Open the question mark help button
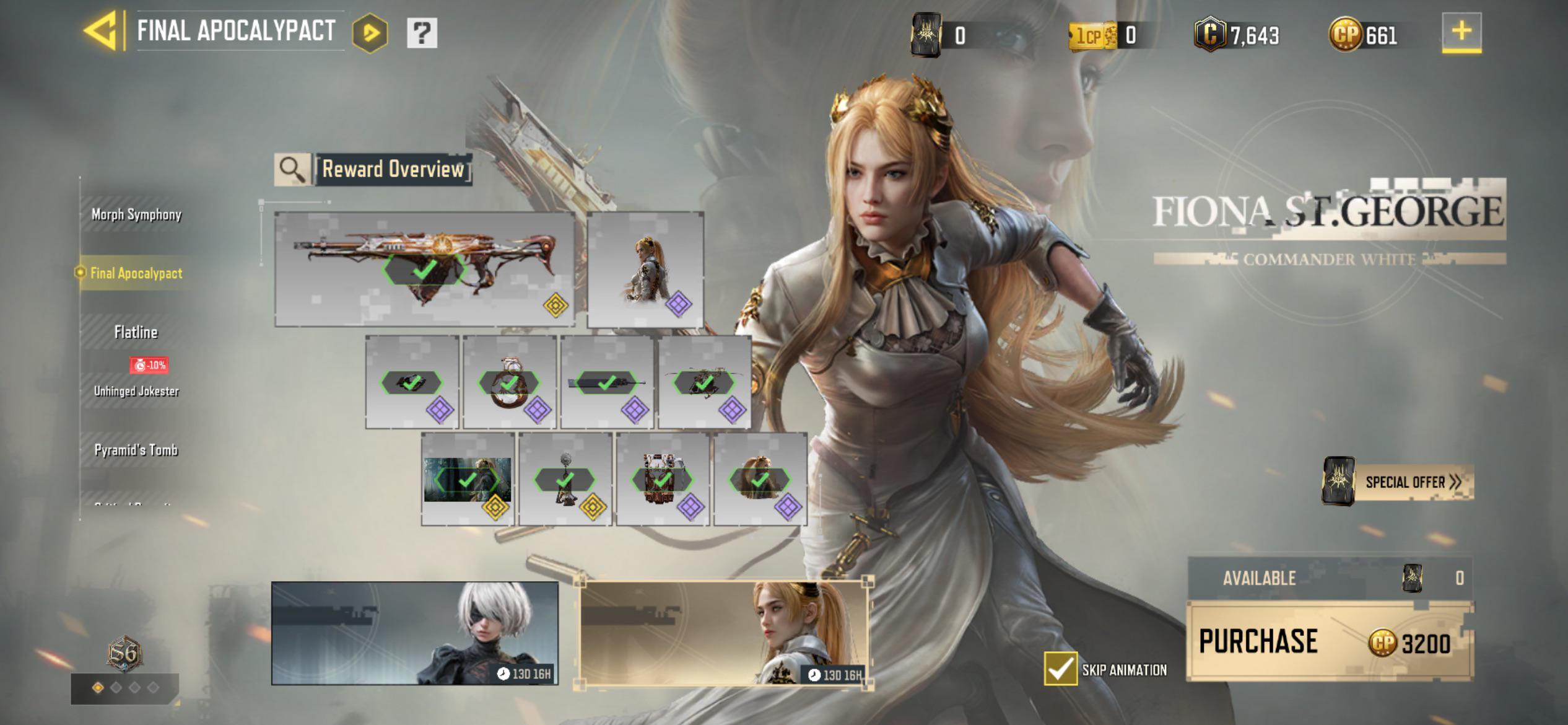This screenshot has height=725, width=1568. [422, 32]
